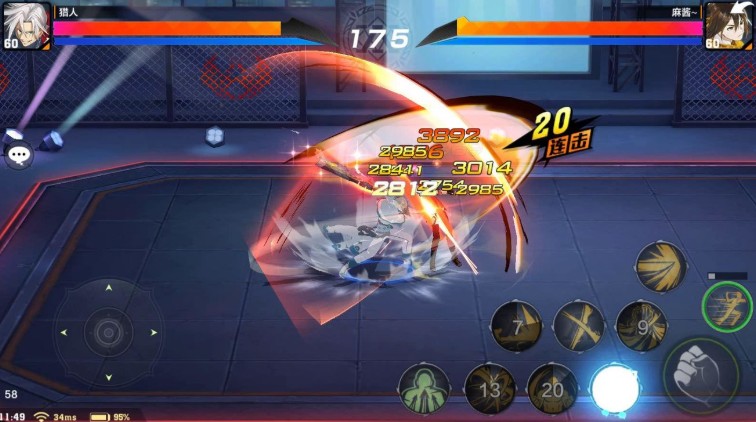
Task: Activate the glowing white orb skill
Action: 614,389
